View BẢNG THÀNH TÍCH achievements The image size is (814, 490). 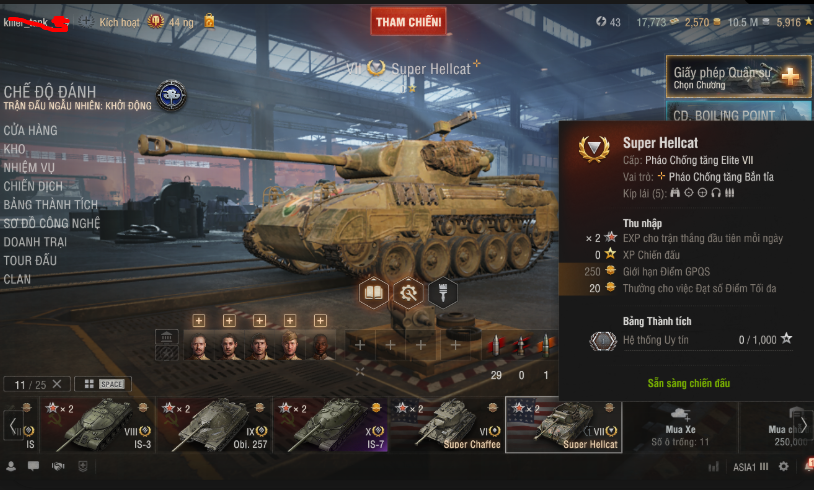(x=51, y=205)
